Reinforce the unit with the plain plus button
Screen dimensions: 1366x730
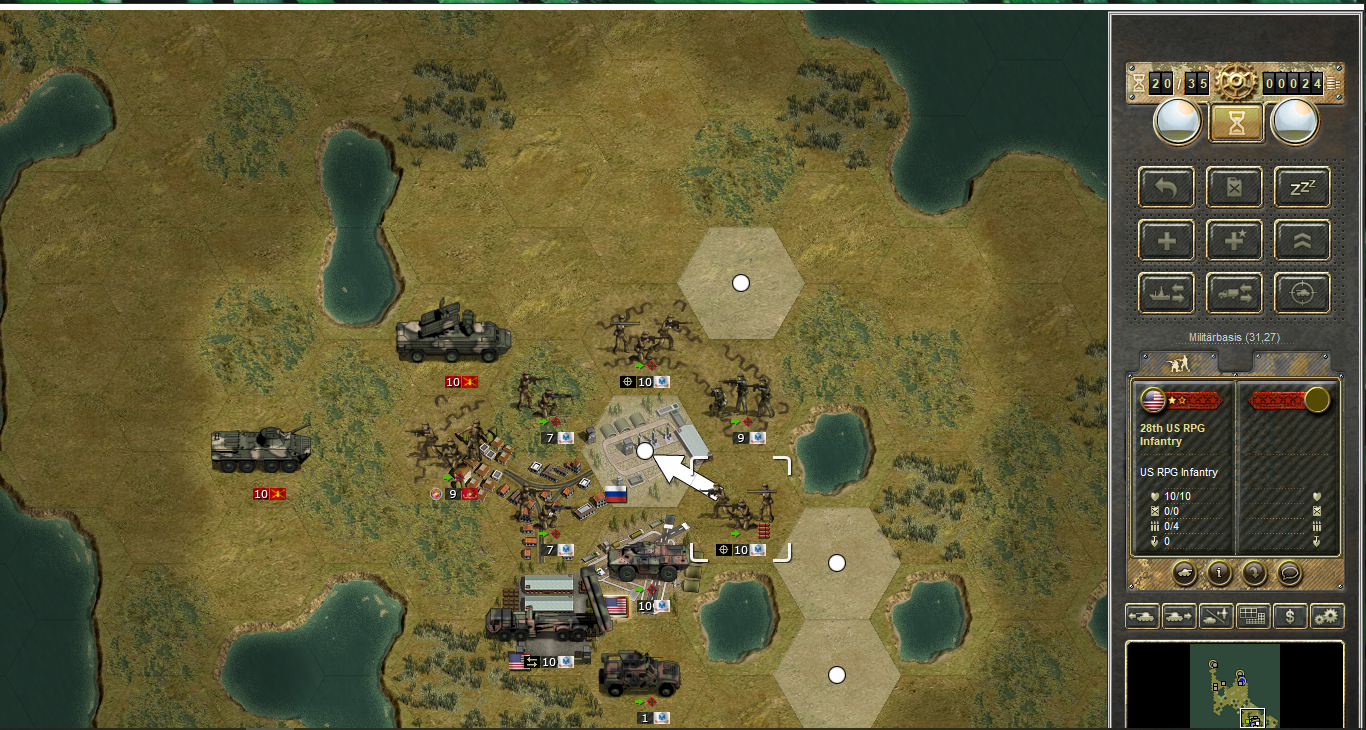point(1166,240)
